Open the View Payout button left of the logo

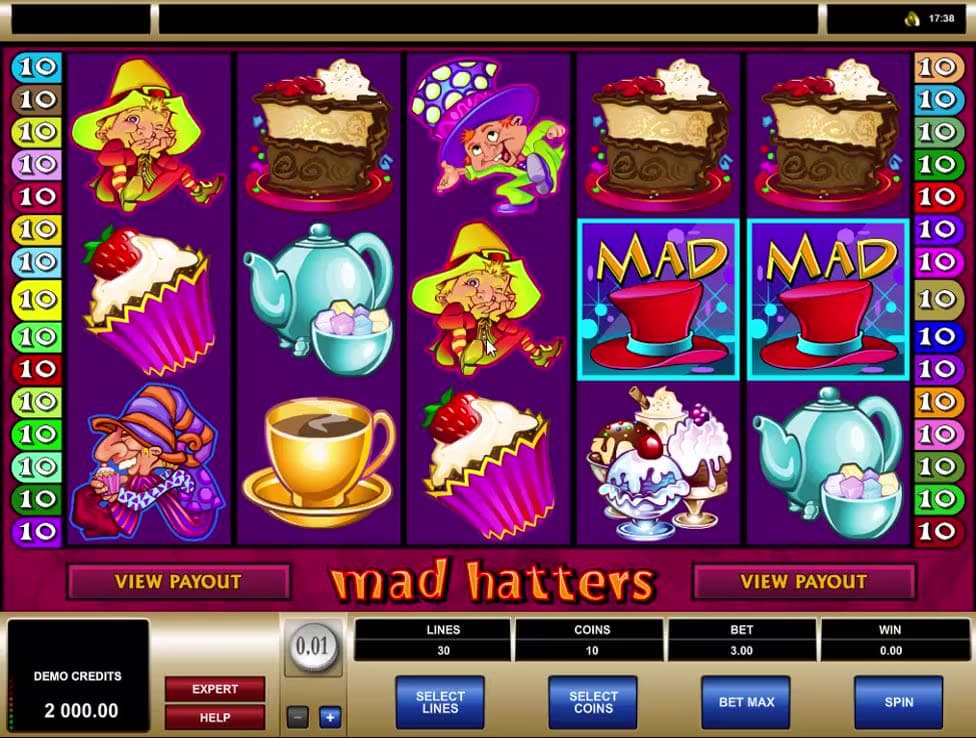(178, 581)
